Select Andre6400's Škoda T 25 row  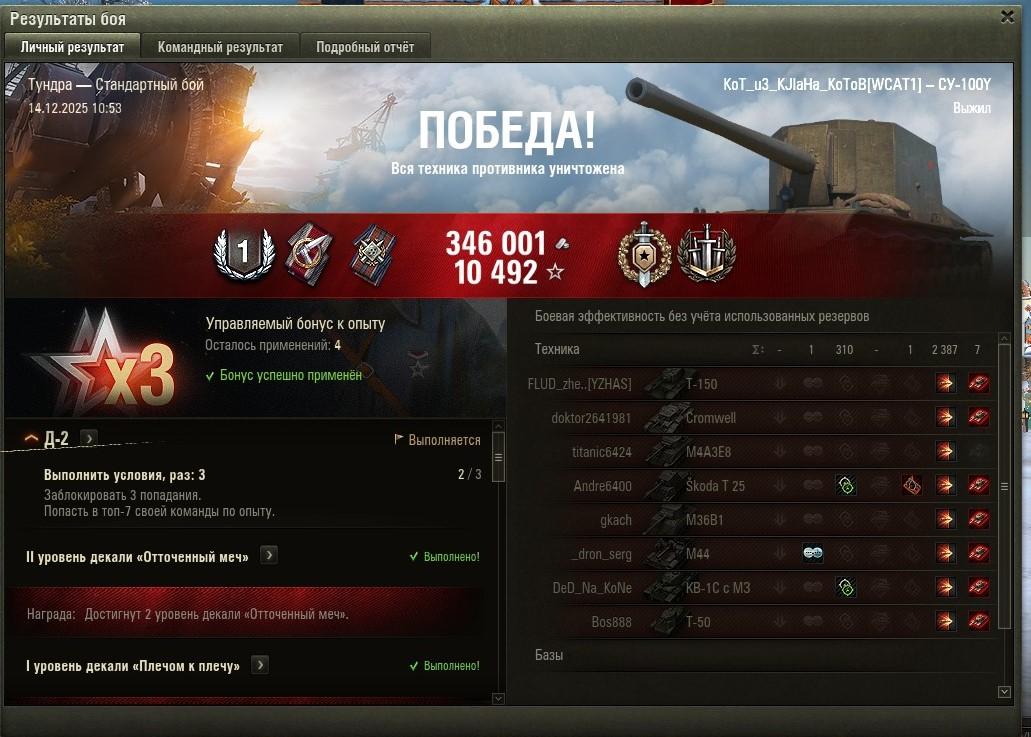tap(700, 486)
